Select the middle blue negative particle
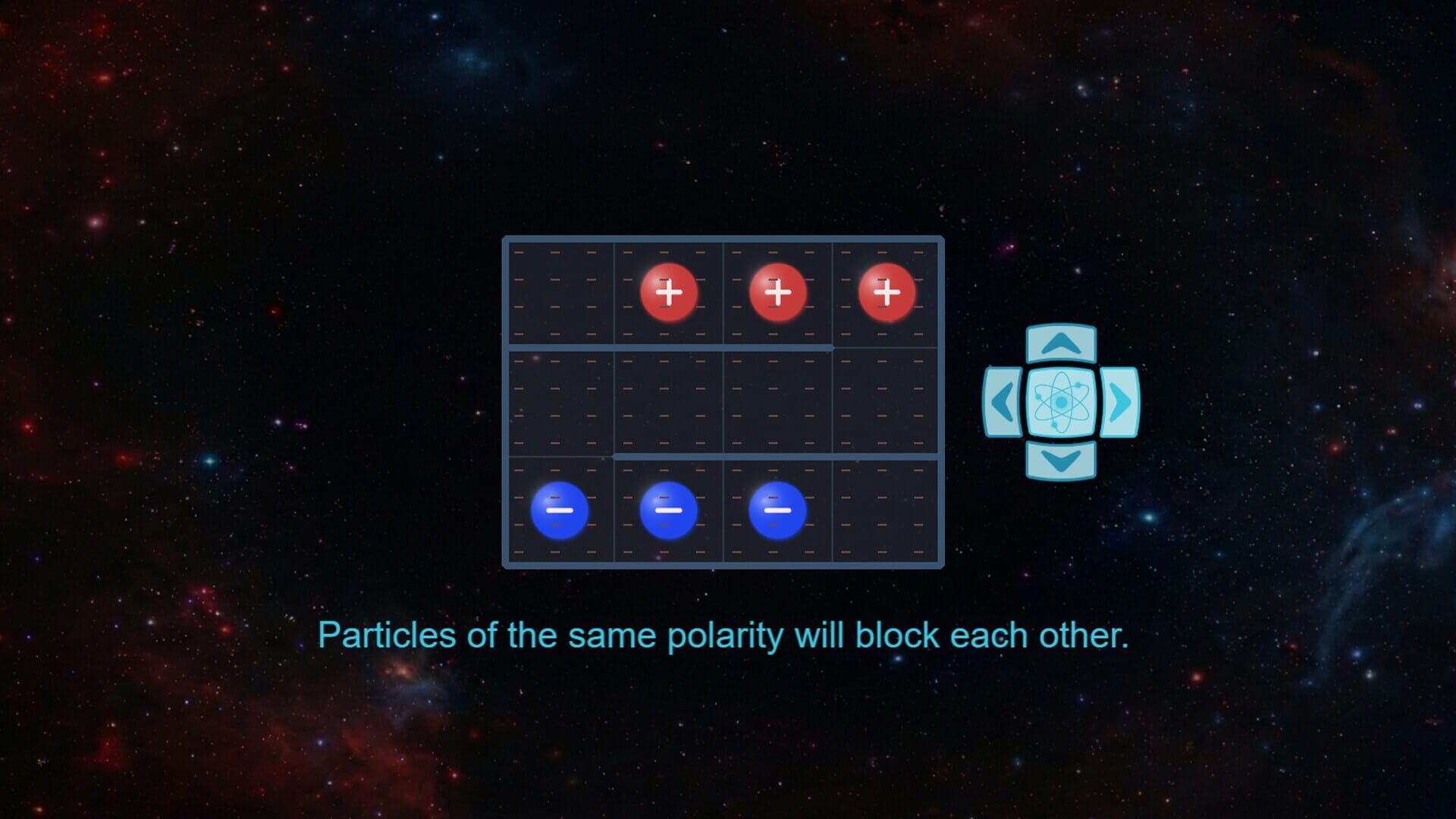Image resolution: width=1456 pixels, height=819 pixels. 667,510
